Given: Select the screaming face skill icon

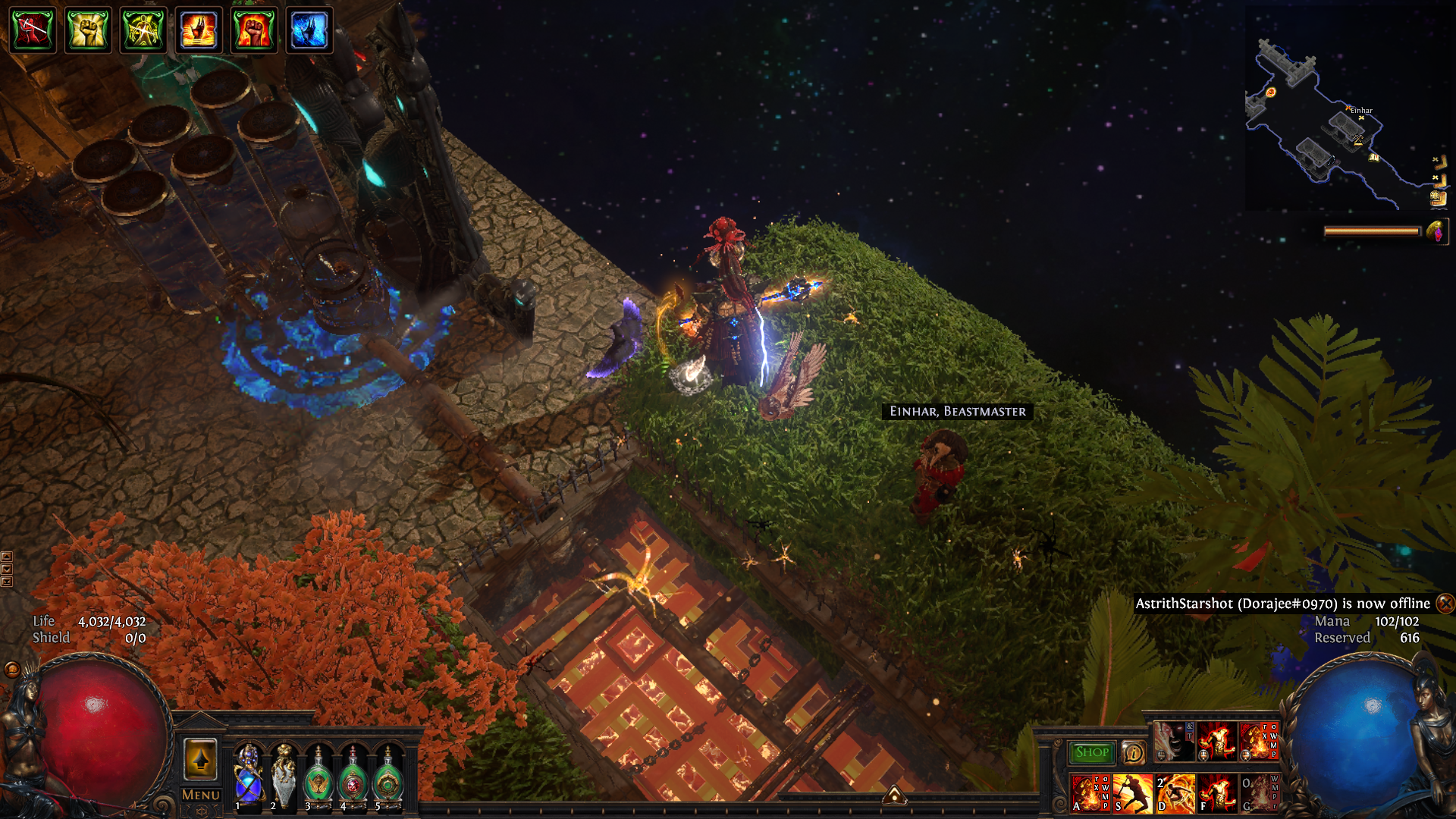Looking at the screenshot, I should (x=1173, y=741).
